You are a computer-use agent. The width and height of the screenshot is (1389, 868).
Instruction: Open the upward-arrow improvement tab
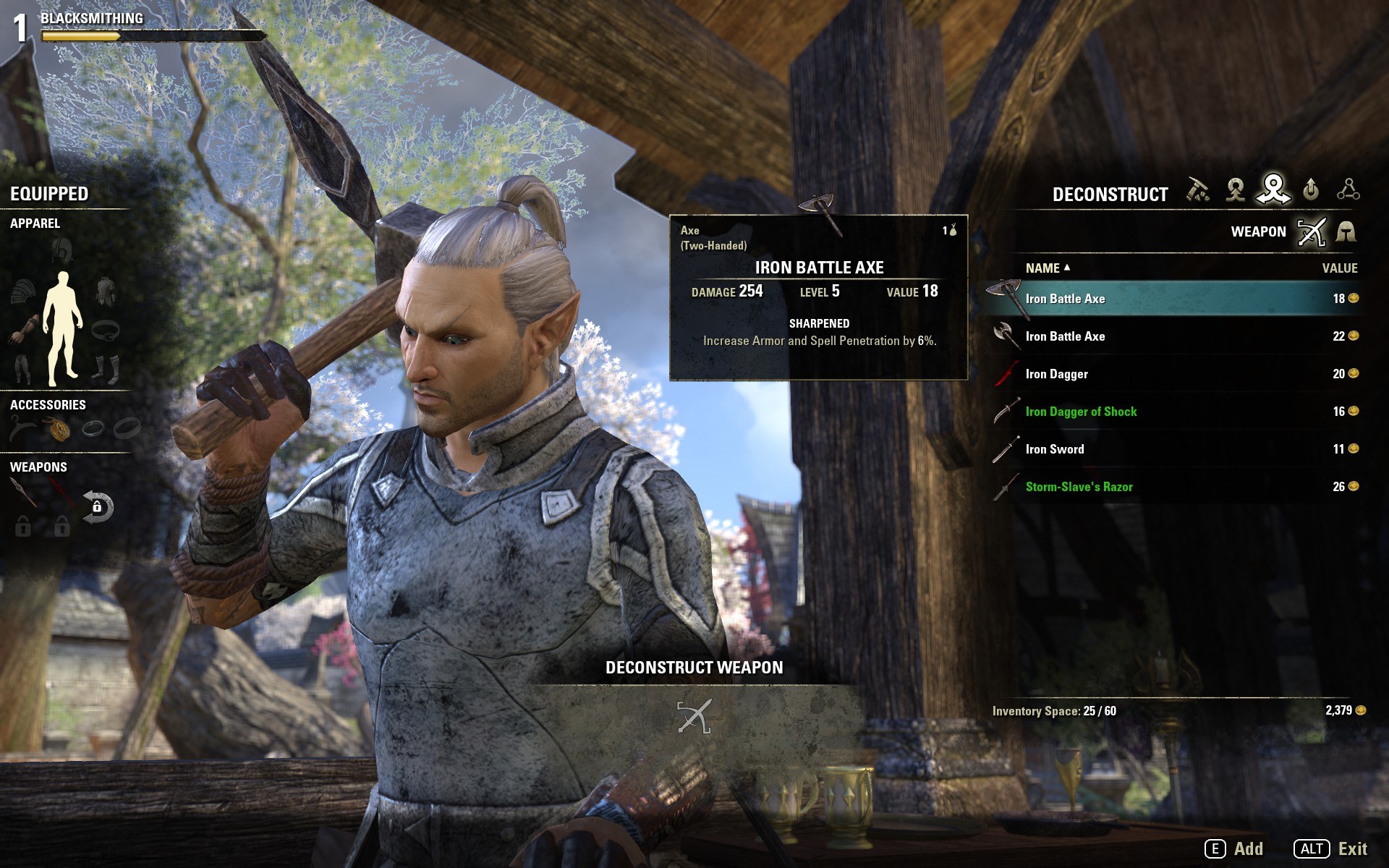point(1310,190)
